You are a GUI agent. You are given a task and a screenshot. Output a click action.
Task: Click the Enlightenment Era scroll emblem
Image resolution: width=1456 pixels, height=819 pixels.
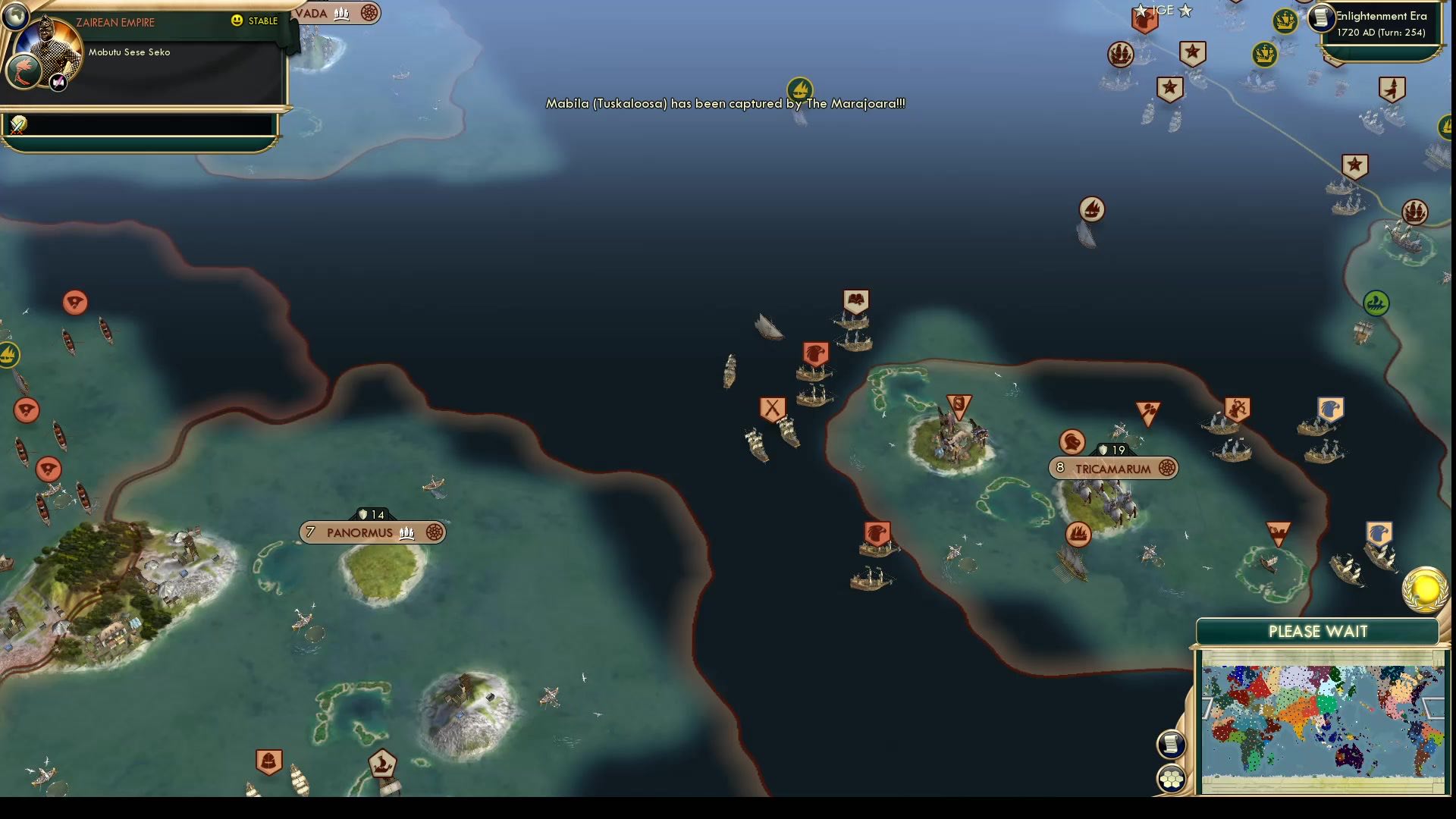[1320, 19]
